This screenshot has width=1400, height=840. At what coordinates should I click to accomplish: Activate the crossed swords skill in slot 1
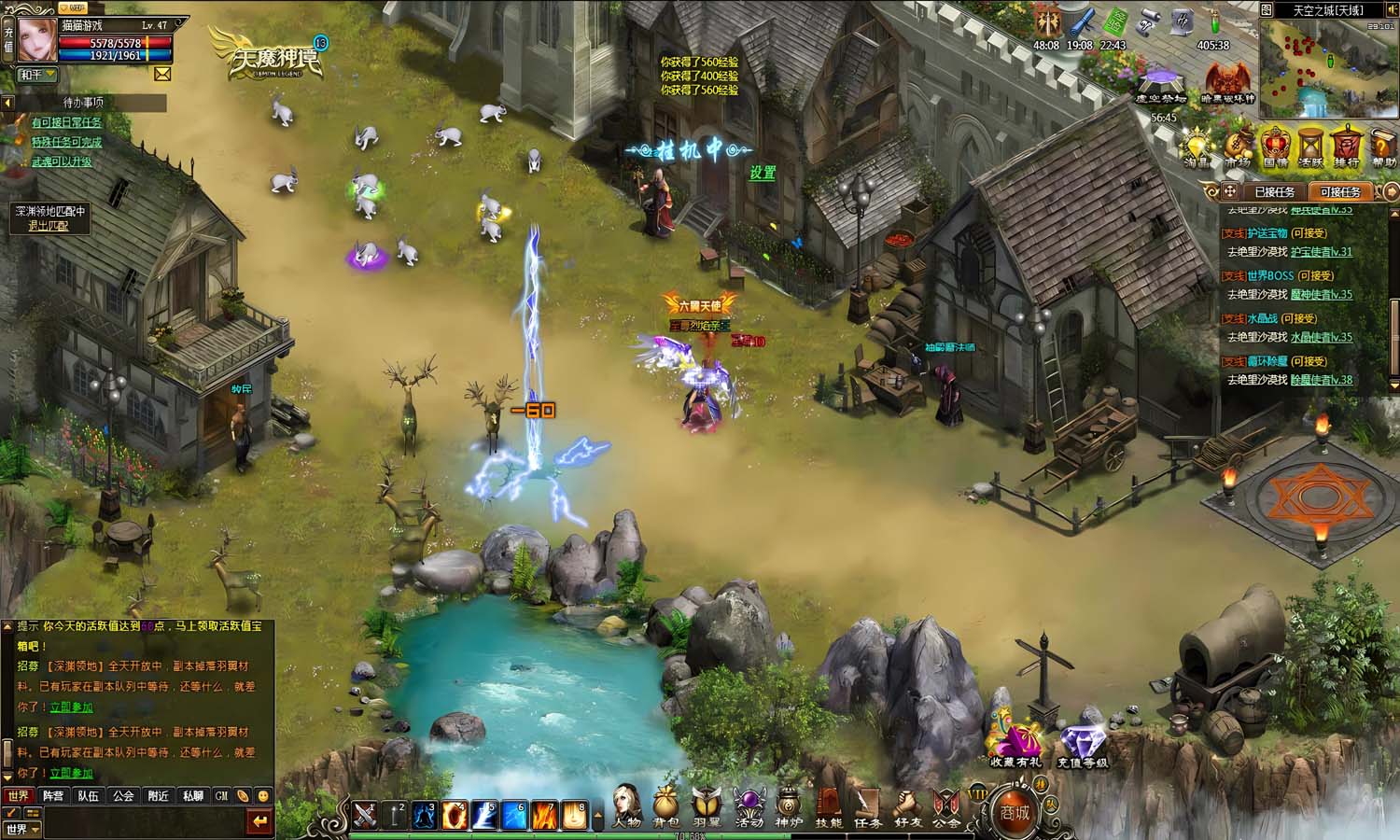tap(364, 814)
